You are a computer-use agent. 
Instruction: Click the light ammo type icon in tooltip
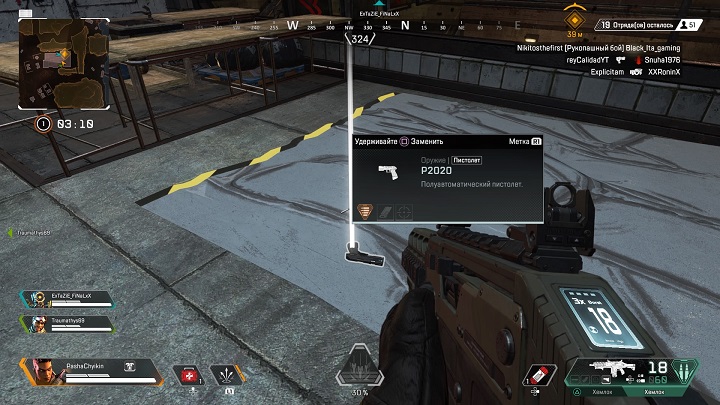tap(367, 211)
